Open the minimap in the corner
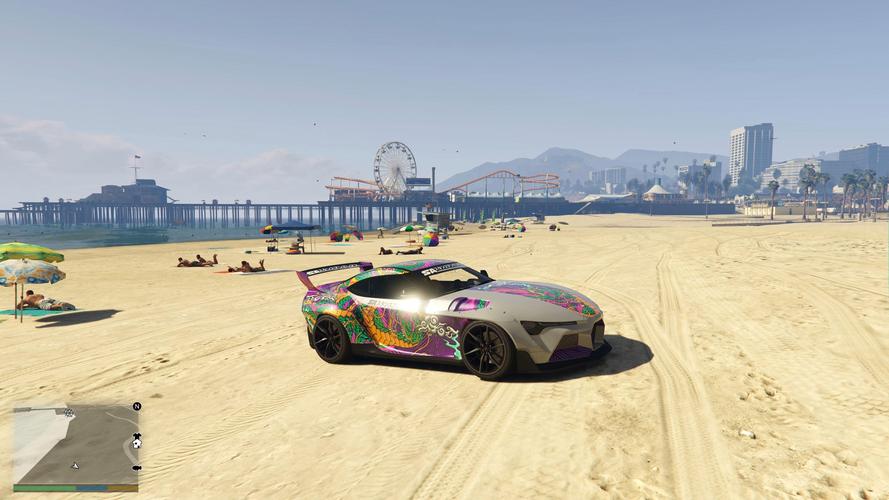This screenshot has width=889, height=500. [75, 445]
